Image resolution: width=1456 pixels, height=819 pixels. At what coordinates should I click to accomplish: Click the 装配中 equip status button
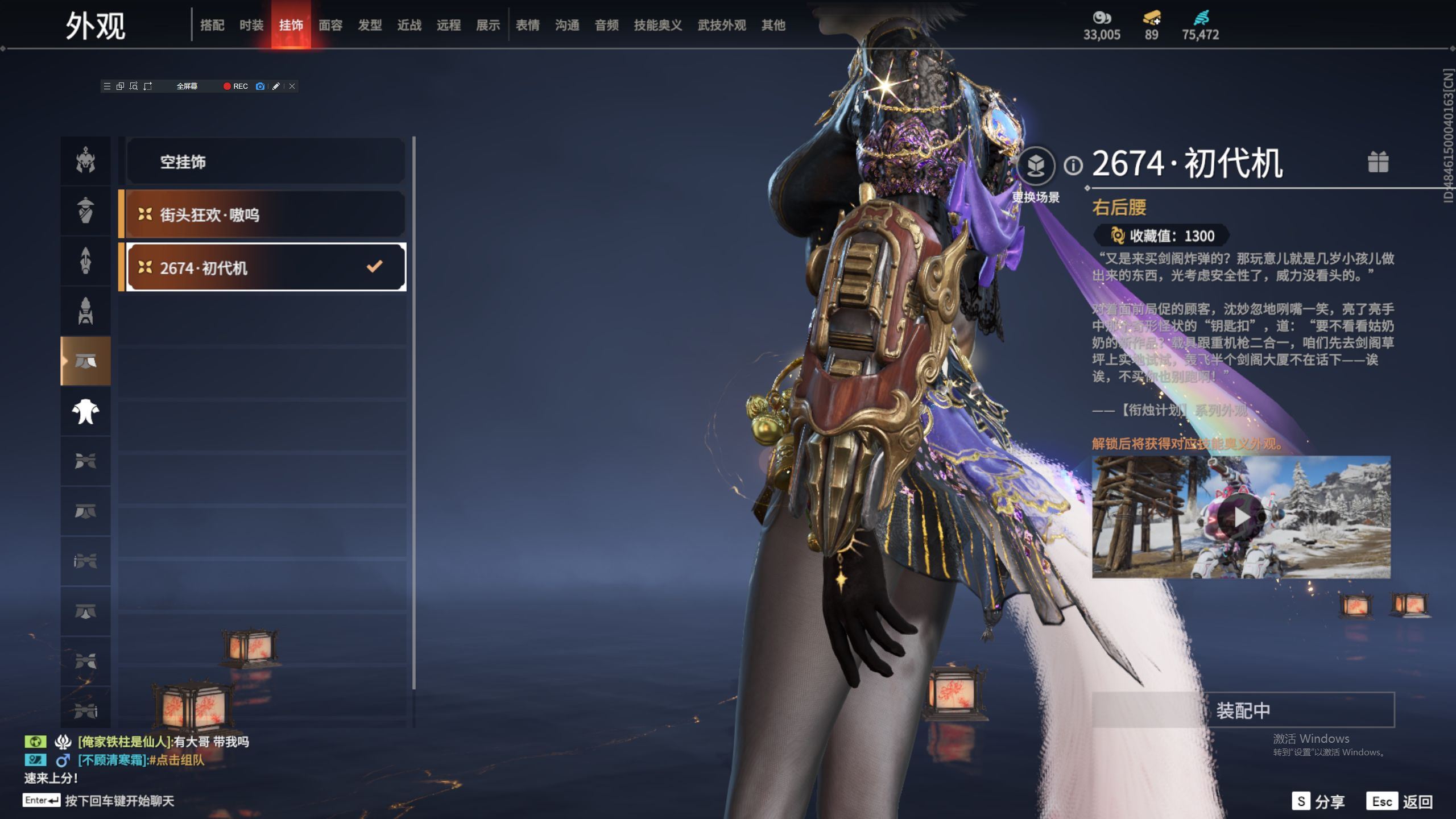click(x=1243, y=710)
